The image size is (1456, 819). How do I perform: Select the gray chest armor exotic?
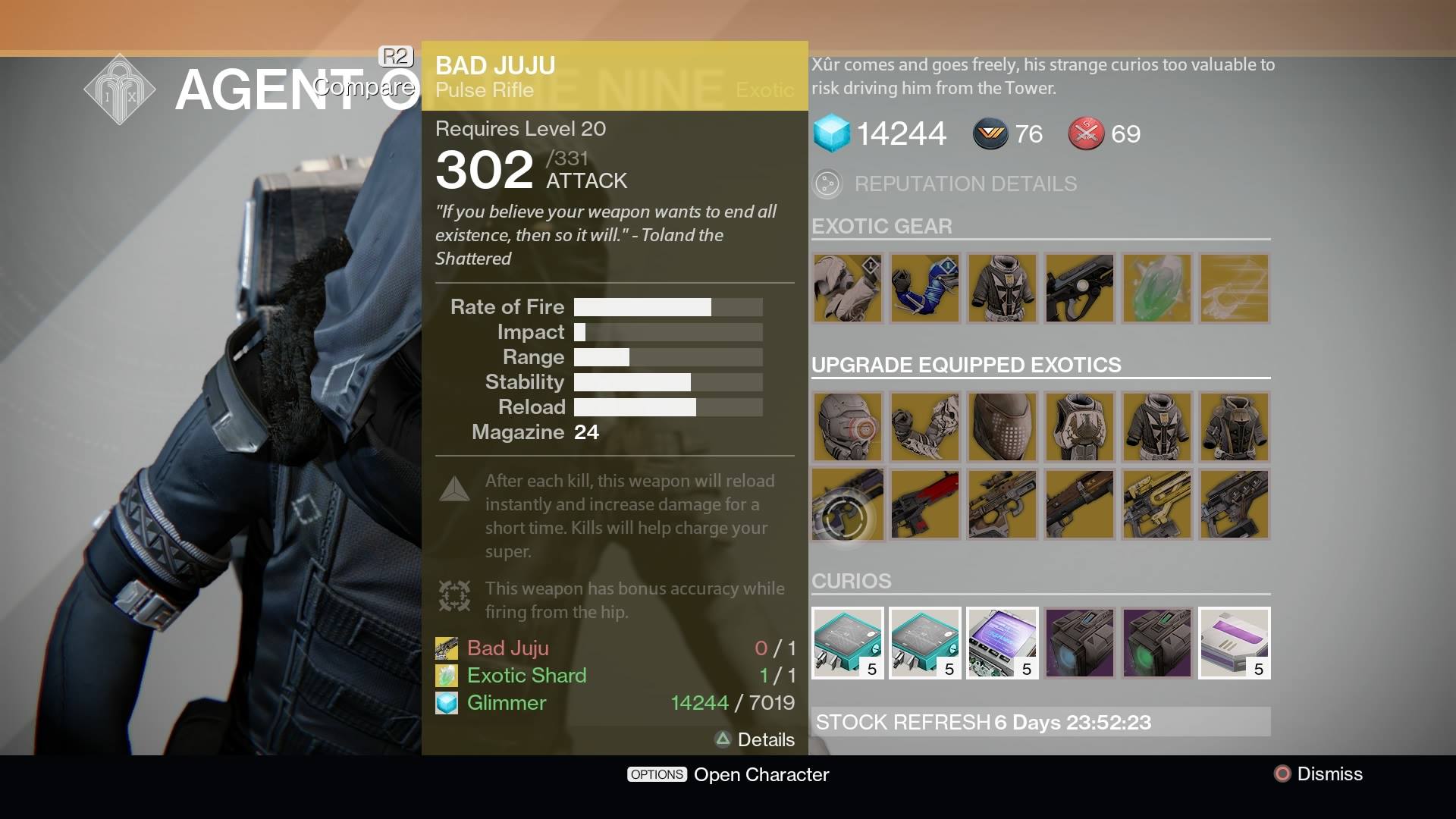coord(1002,288)
